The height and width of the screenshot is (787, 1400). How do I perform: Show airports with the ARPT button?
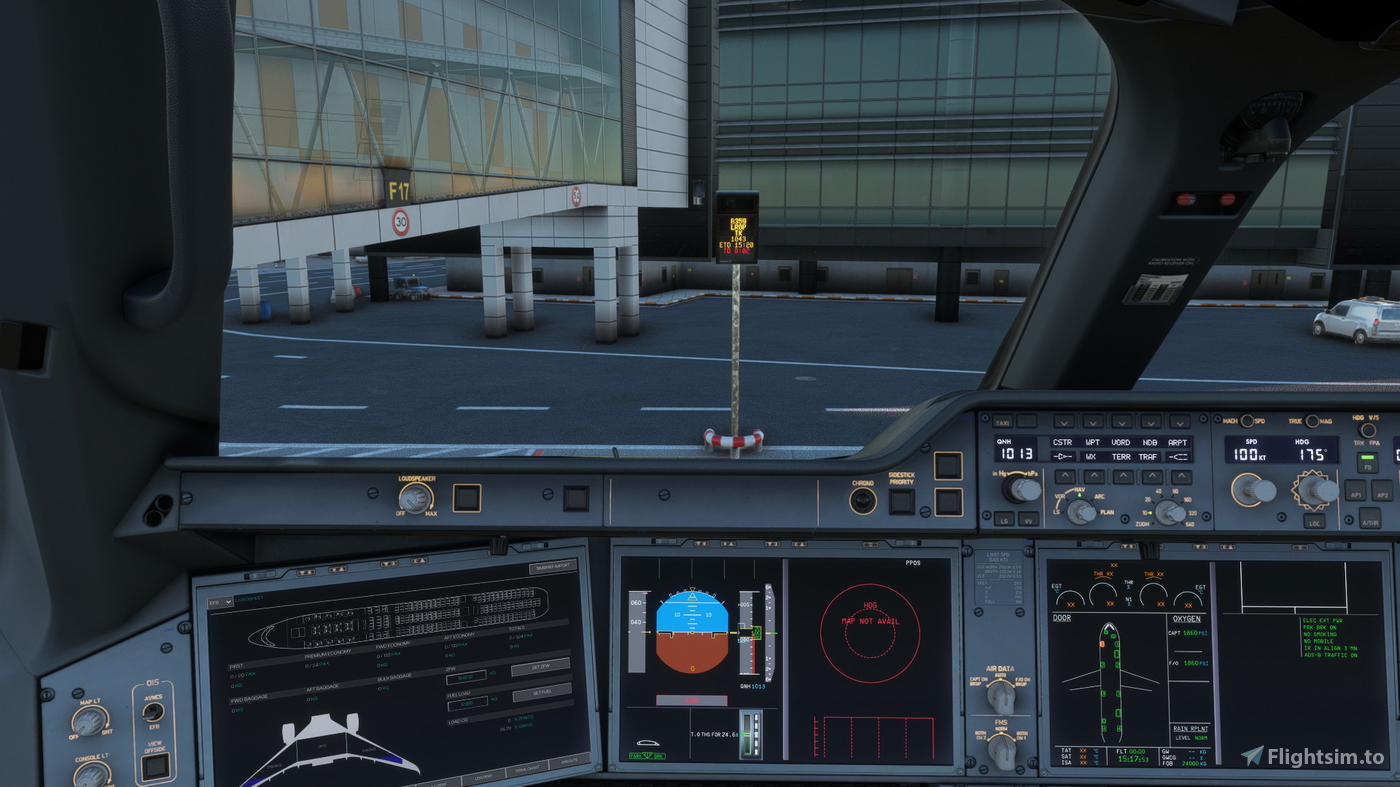[1178, 443]
